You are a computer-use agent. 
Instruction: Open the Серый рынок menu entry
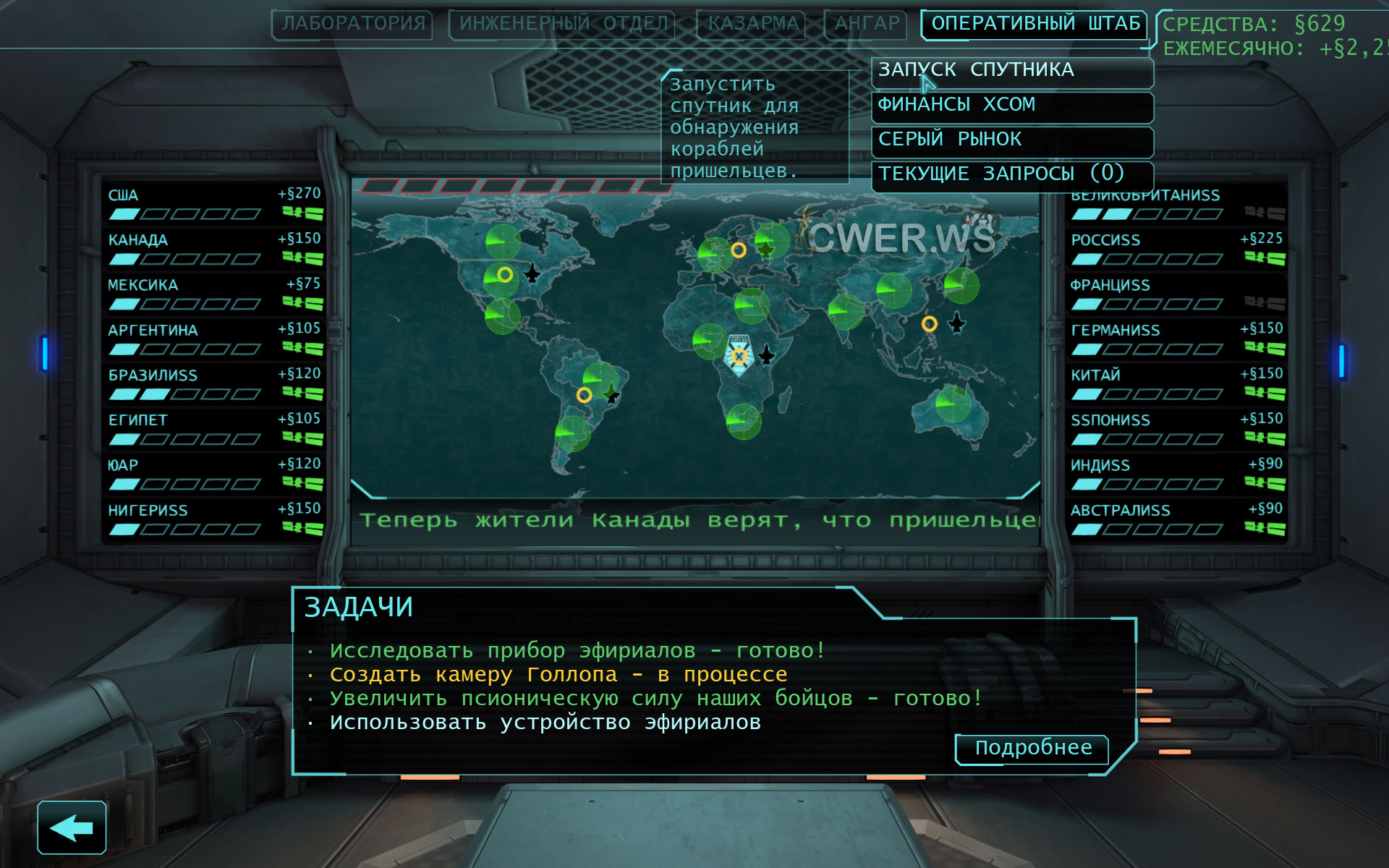(1011, 140)
